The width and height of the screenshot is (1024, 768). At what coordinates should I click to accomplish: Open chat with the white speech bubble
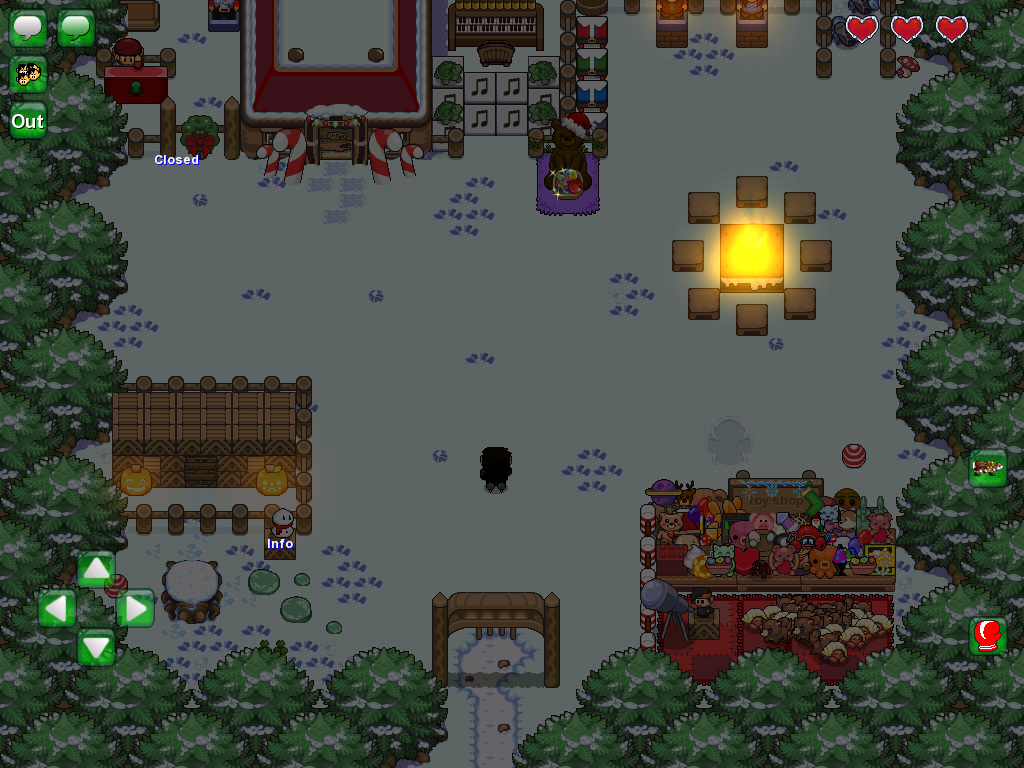[x=28, y=27]
